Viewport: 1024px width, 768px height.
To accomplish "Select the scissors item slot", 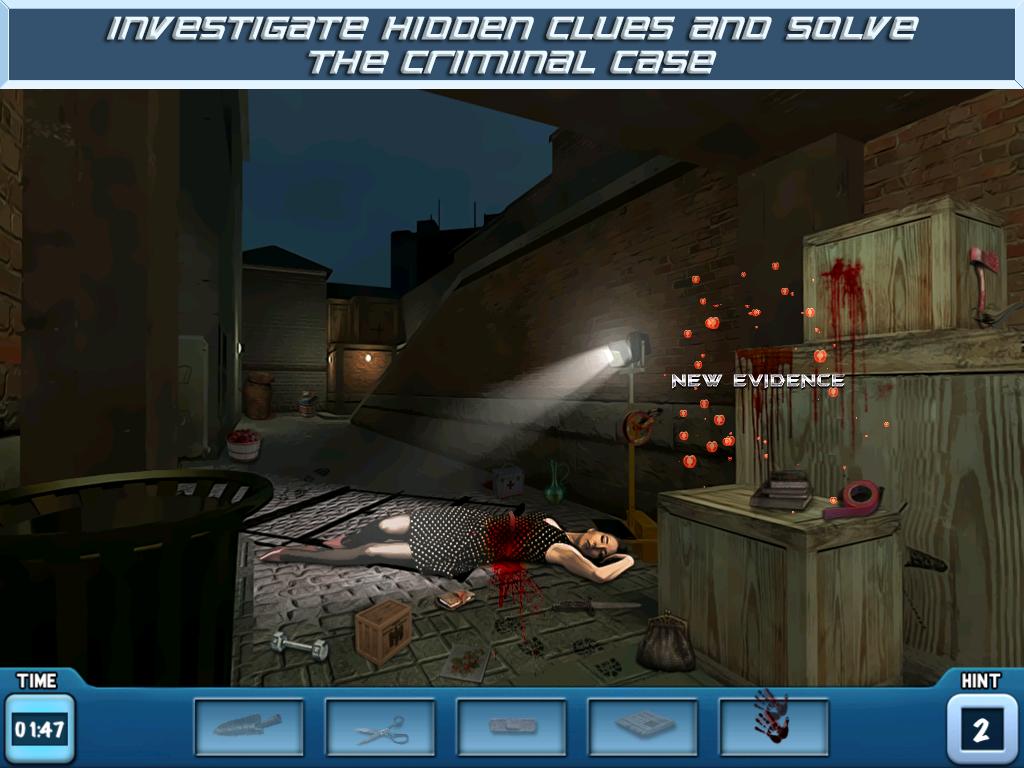I will [380, 726].
